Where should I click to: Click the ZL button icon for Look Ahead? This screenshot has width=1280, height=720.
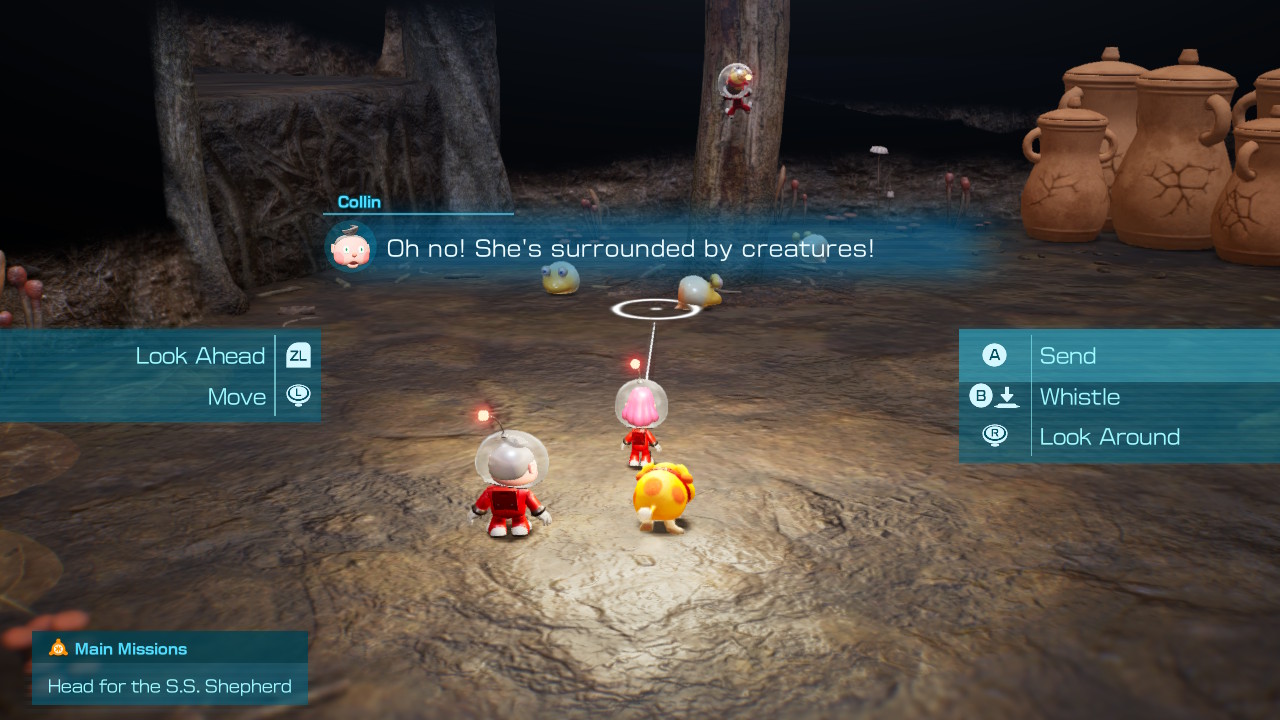click(297, 355)
